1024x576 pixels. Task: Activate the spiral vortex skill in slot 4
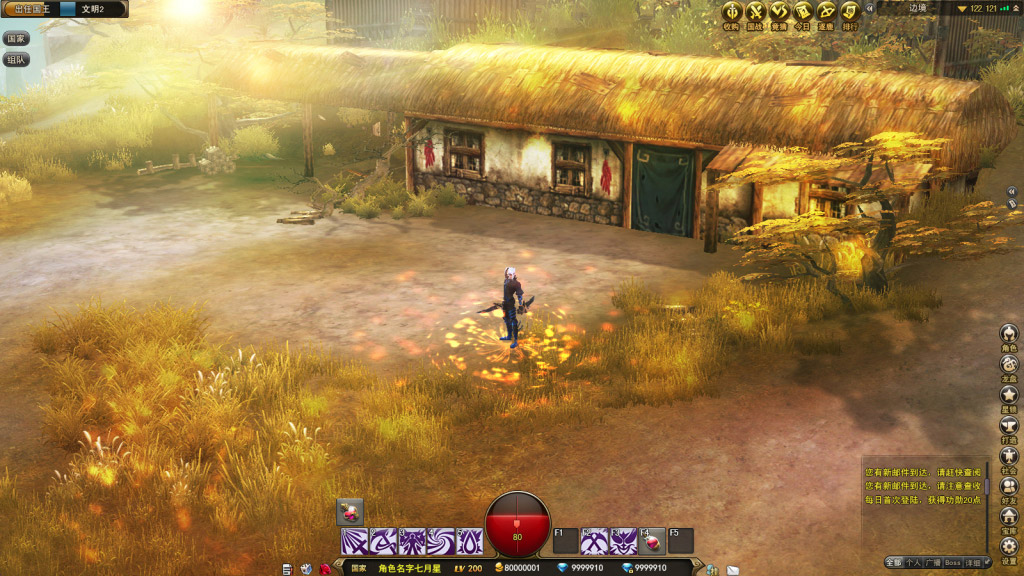(441, 541)
